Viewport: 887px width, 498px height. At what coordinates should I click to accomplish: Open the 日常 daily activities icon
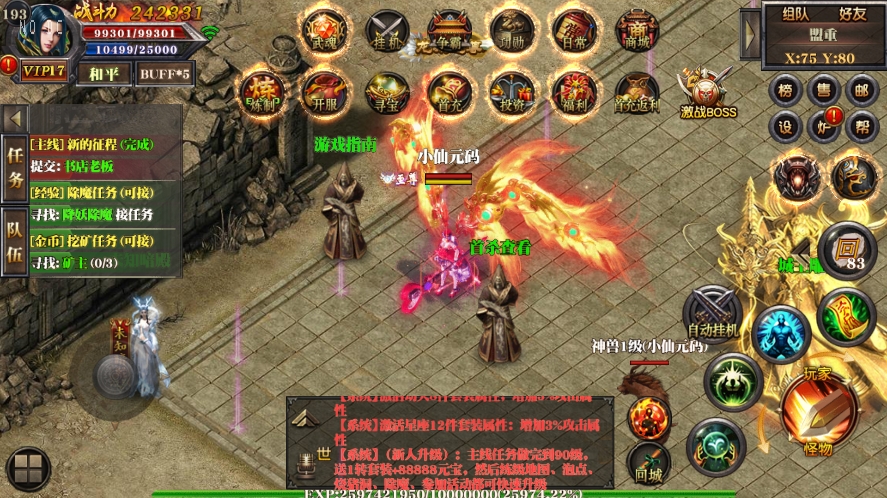(574, 32)
